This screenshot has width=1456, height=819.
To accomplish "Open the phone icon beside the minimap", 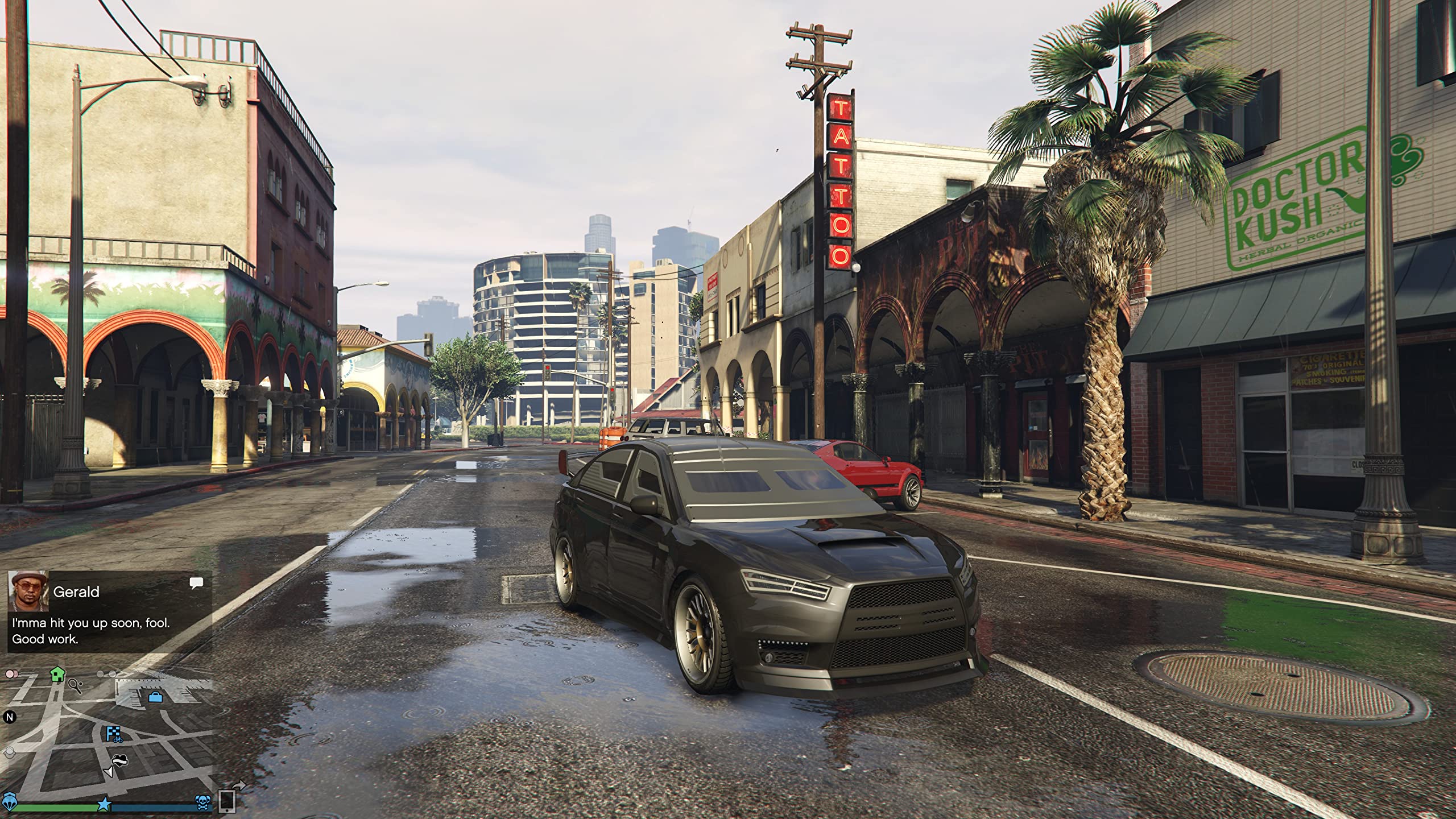I will point(227,801).
